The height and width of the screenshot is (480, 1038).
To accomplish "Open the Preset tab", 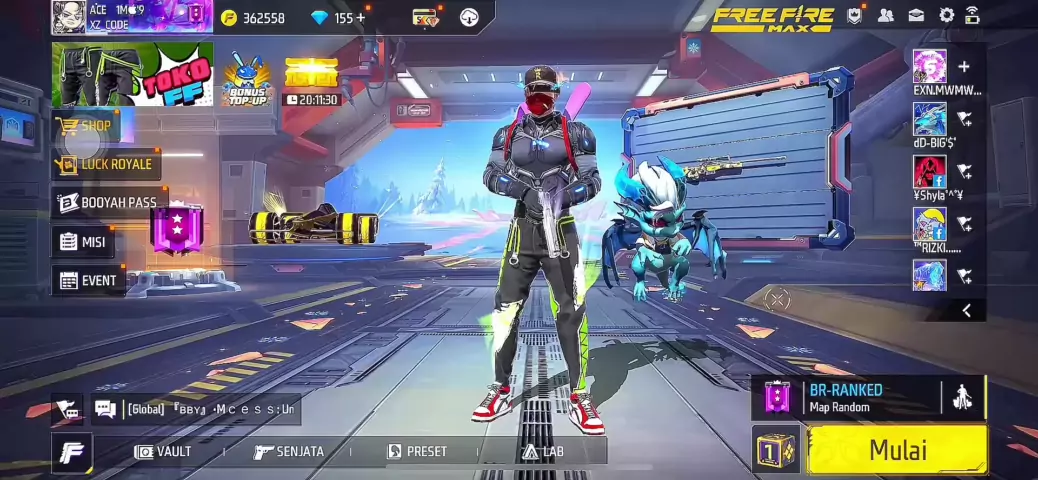I will pyautogui.click(x=417, y=452).
